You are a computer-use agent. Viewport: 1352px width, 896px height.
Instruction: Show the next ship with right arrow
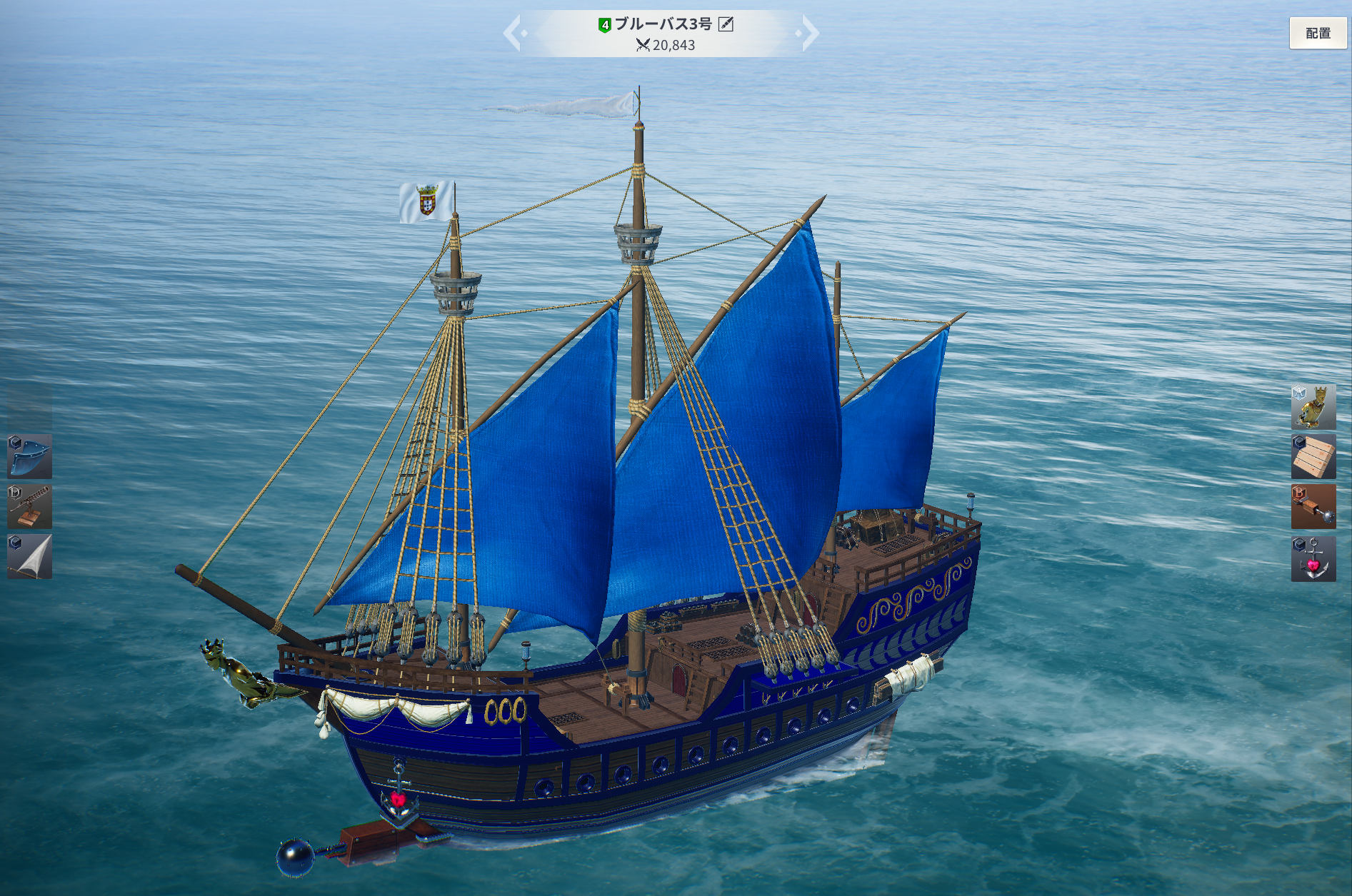coord(809,34)
